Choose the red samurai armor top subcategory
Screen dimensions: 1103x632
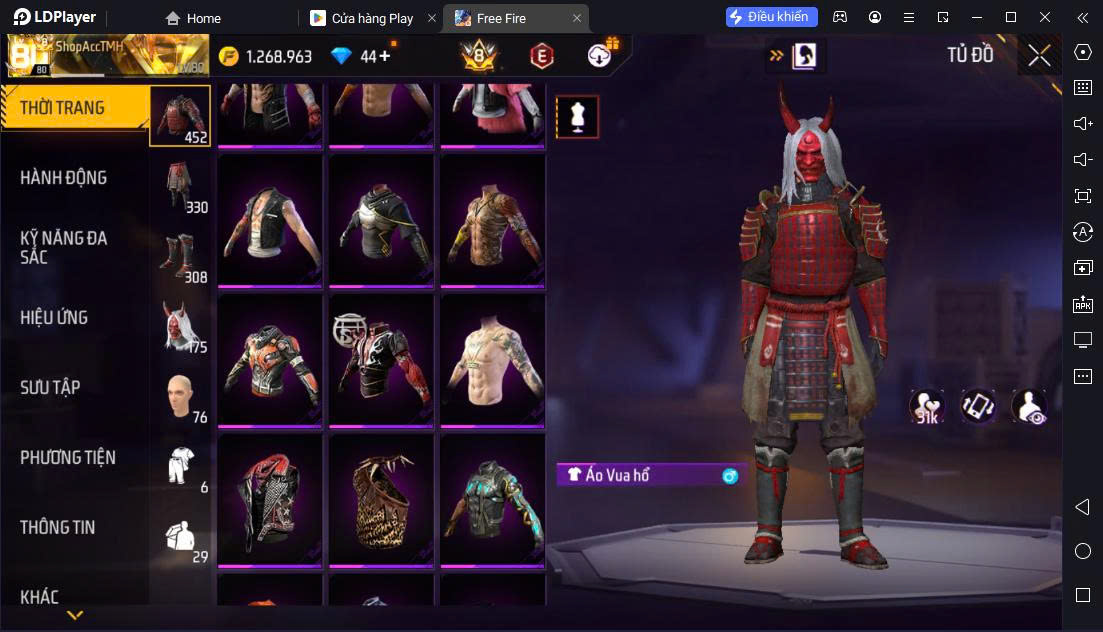coord(180,115)
